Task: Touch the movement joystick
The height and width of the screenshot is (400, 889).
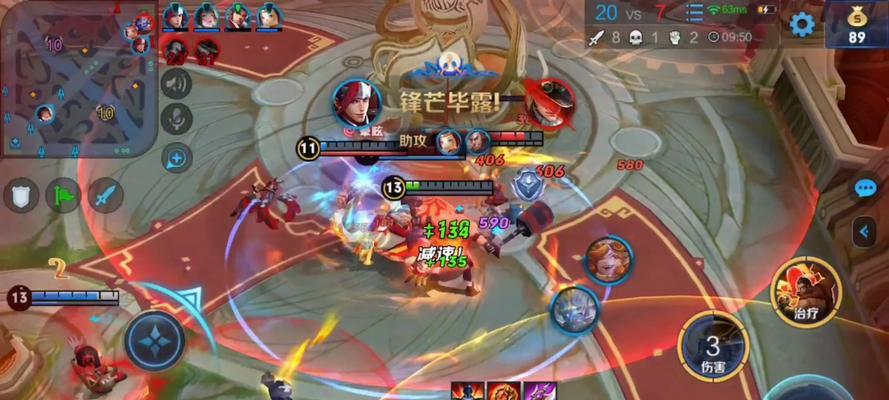Action: point(155,340)
